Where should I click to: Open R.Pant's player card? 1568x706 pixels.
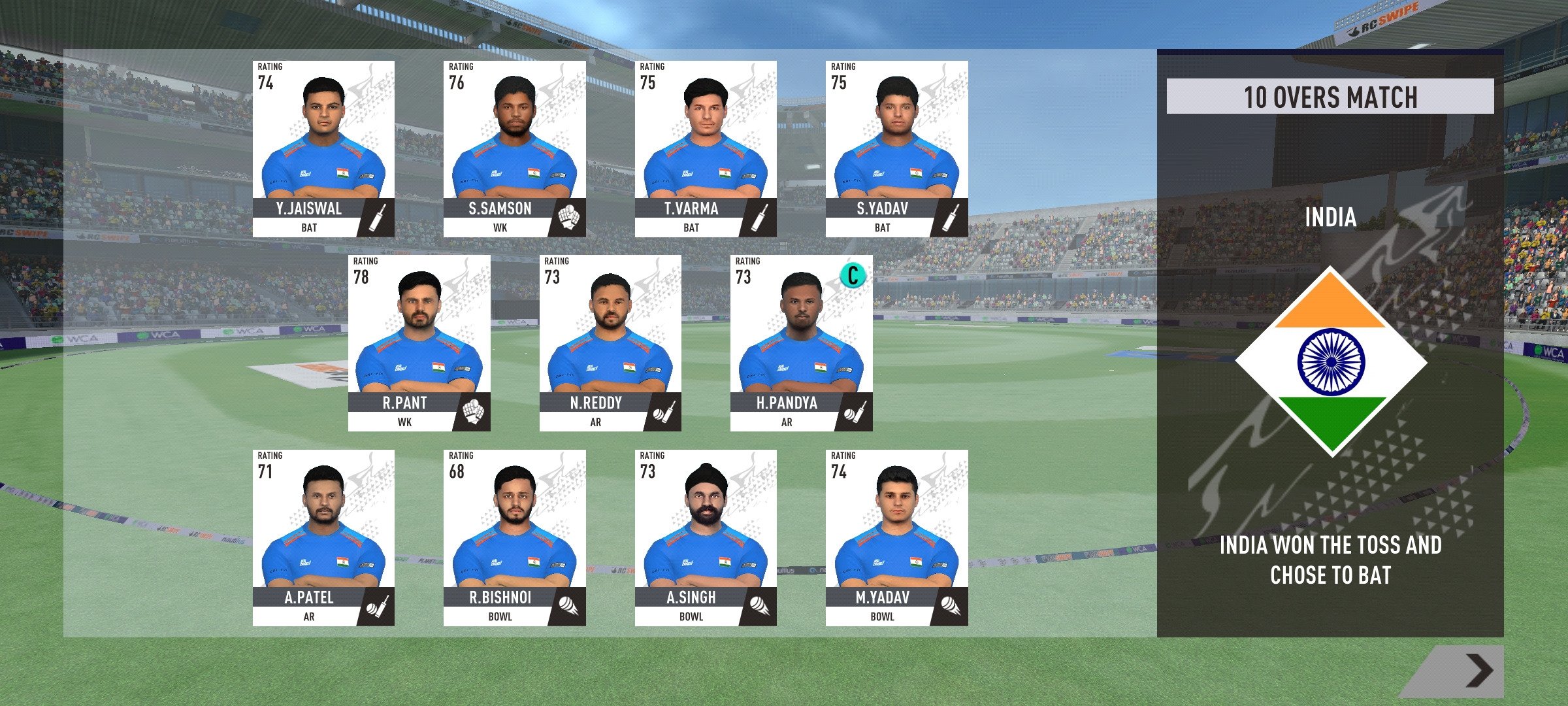(x=419, y=343)
